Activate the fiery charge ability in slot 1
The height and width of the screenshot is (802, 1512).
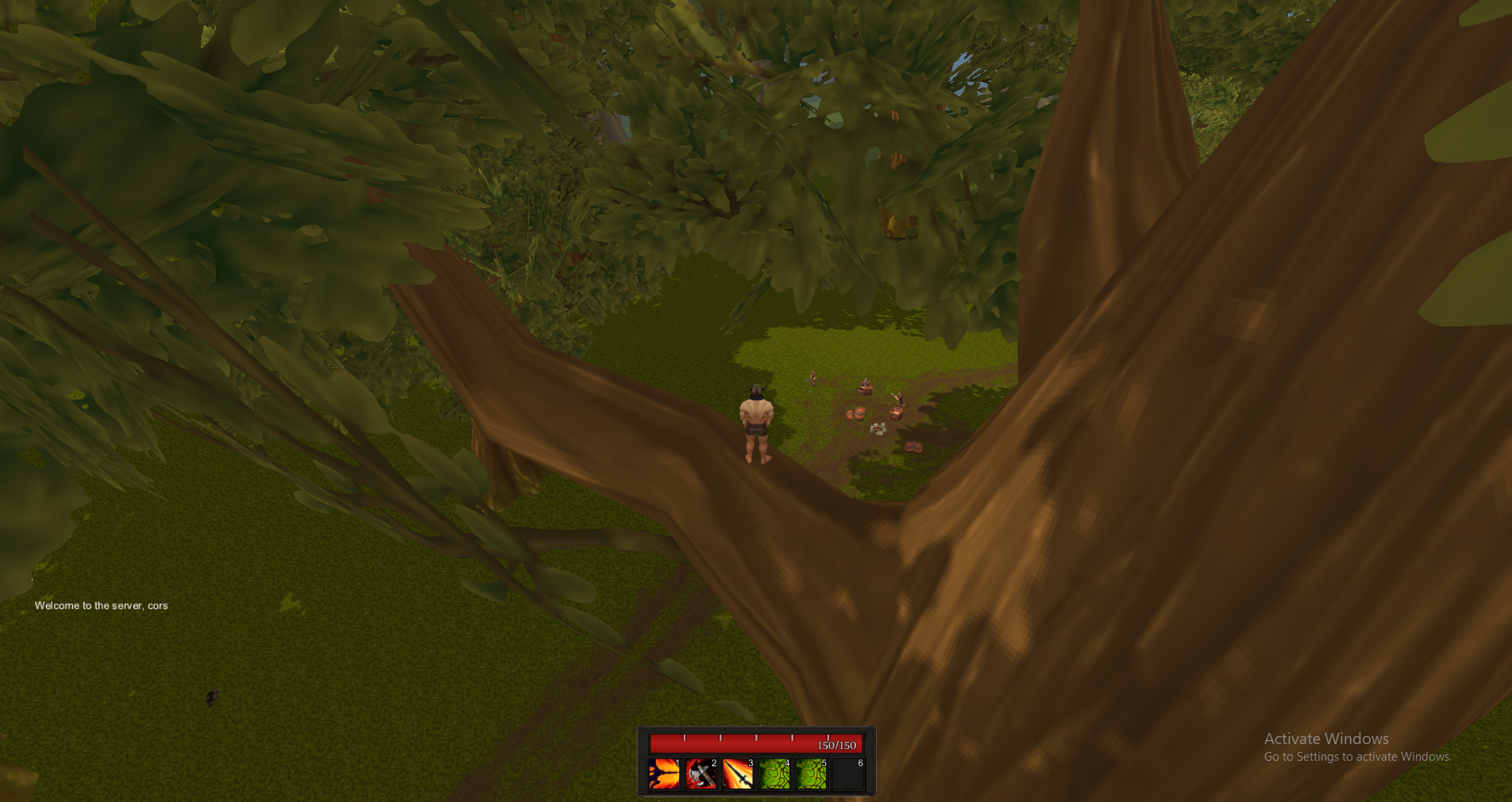point(664,774)
